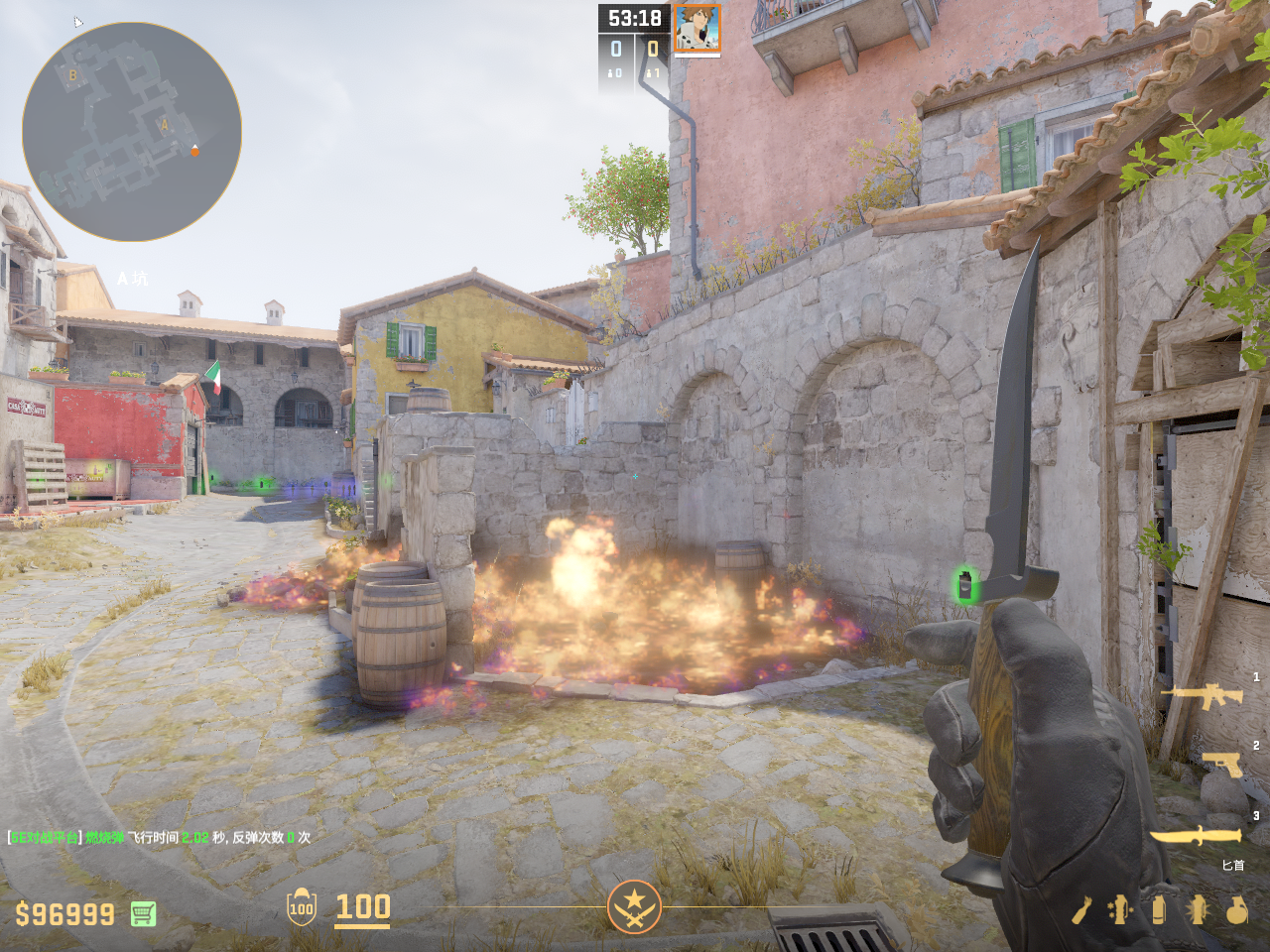Image resolution: width=1270 pixels, height=952 pixels.
Task: Choose the knife in weapon slot 3
Action: point(1196,835)
